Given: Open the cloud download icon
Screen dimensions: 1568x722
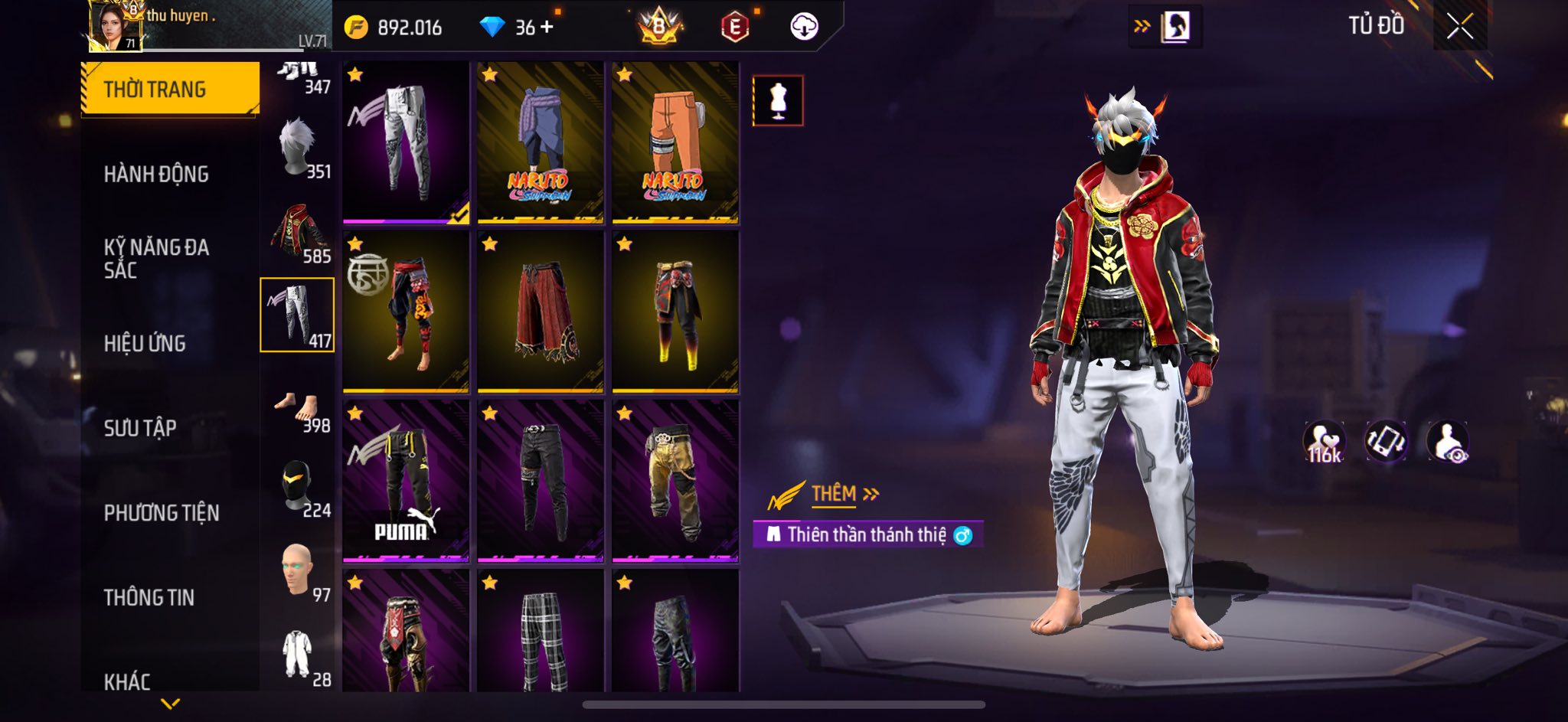Looking at the screenshot, I should [x=804, y=27].
